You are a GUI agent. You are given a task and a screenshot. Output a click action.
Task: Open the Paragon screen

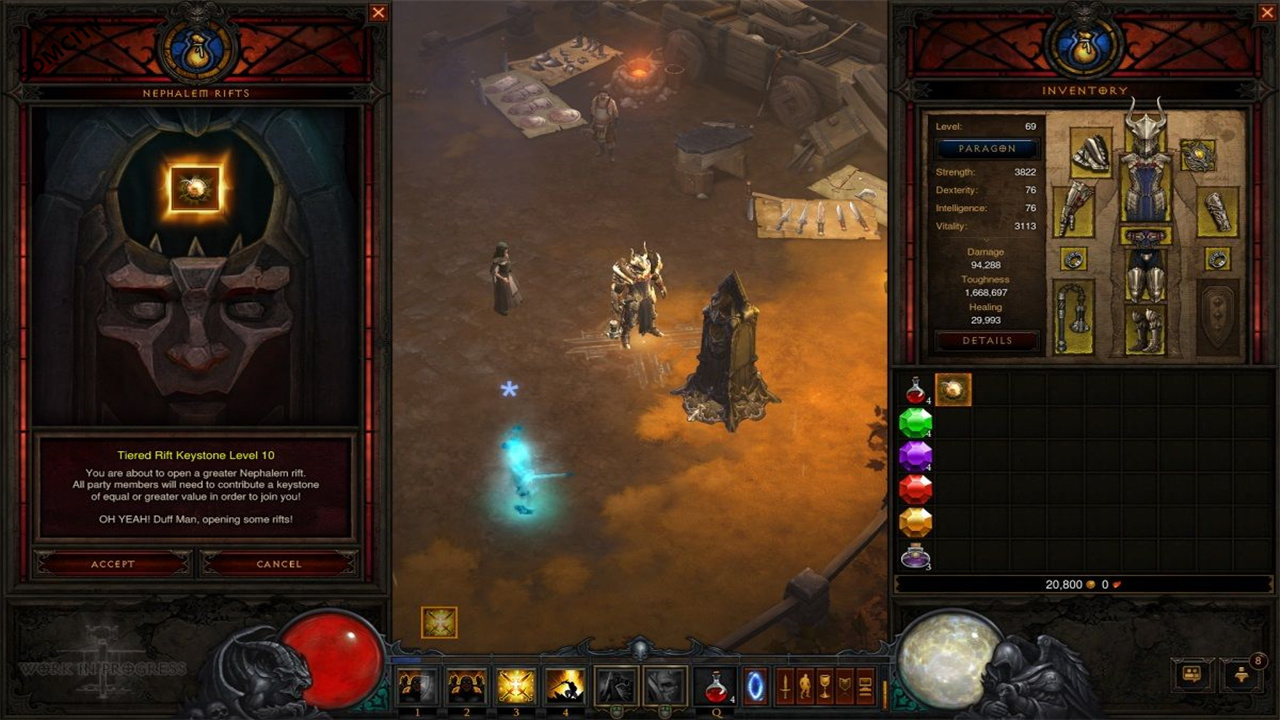[x=987, y=148]
